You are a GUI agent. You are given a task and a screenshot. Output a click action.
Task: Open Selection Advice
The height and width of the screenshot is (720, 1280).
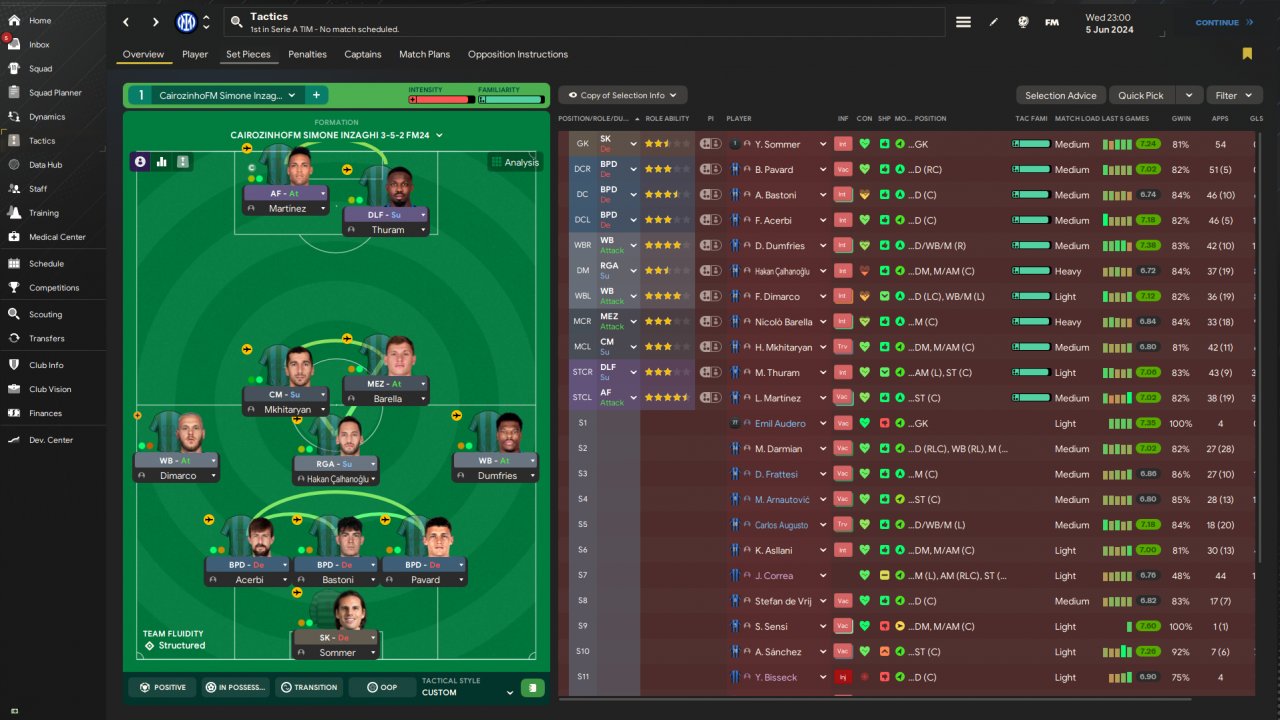1060,95
